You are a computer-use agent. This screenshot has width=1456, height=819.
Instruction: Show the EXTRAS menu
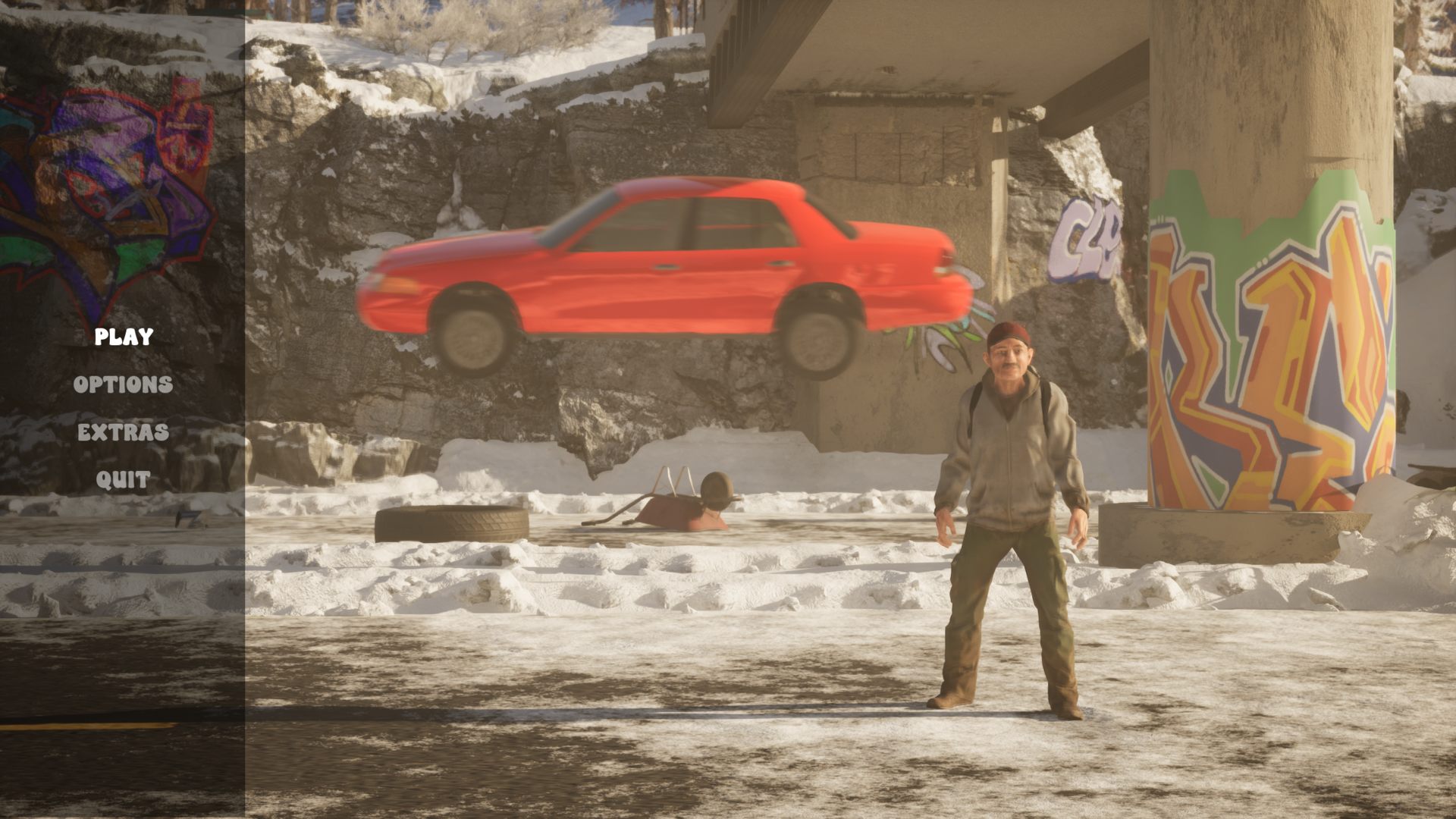pos(123,432)
